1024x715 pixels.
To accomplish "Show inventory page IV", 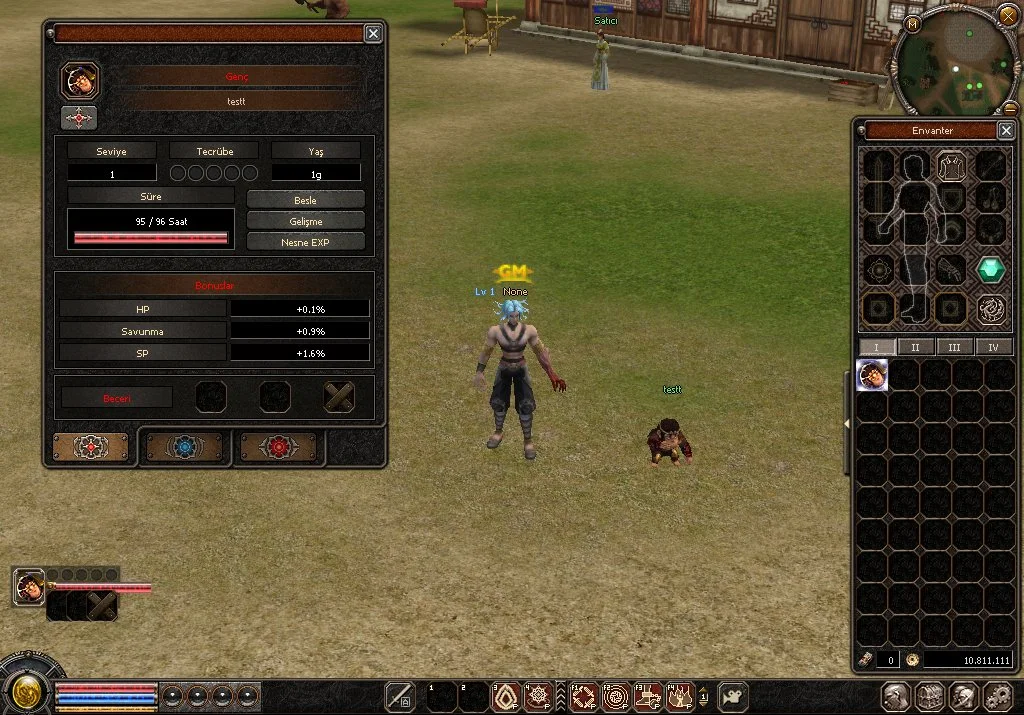I will pos(993,347).
